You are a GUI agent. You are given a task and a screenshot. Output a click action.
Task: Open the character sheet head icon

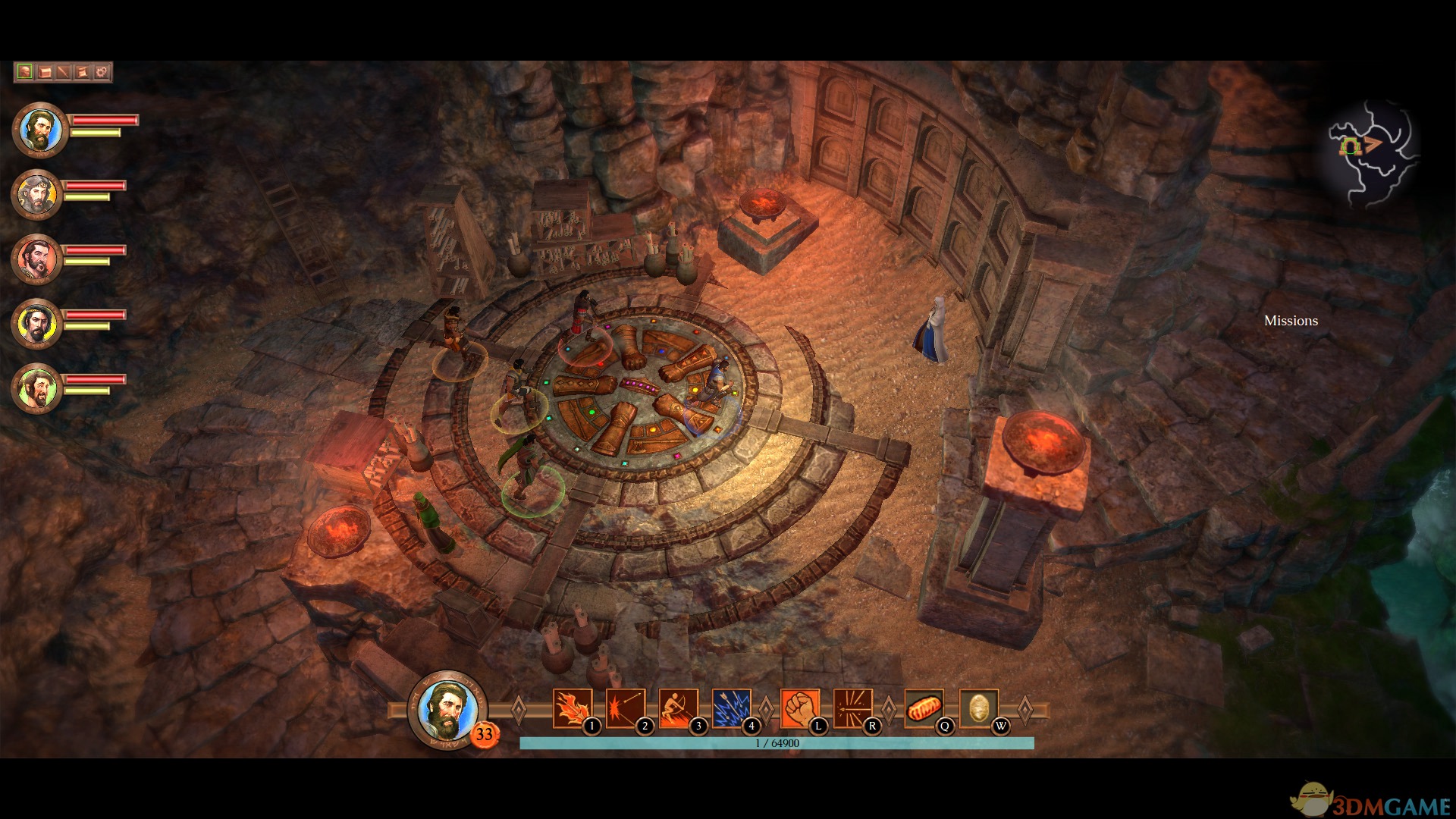pos(25,72)
